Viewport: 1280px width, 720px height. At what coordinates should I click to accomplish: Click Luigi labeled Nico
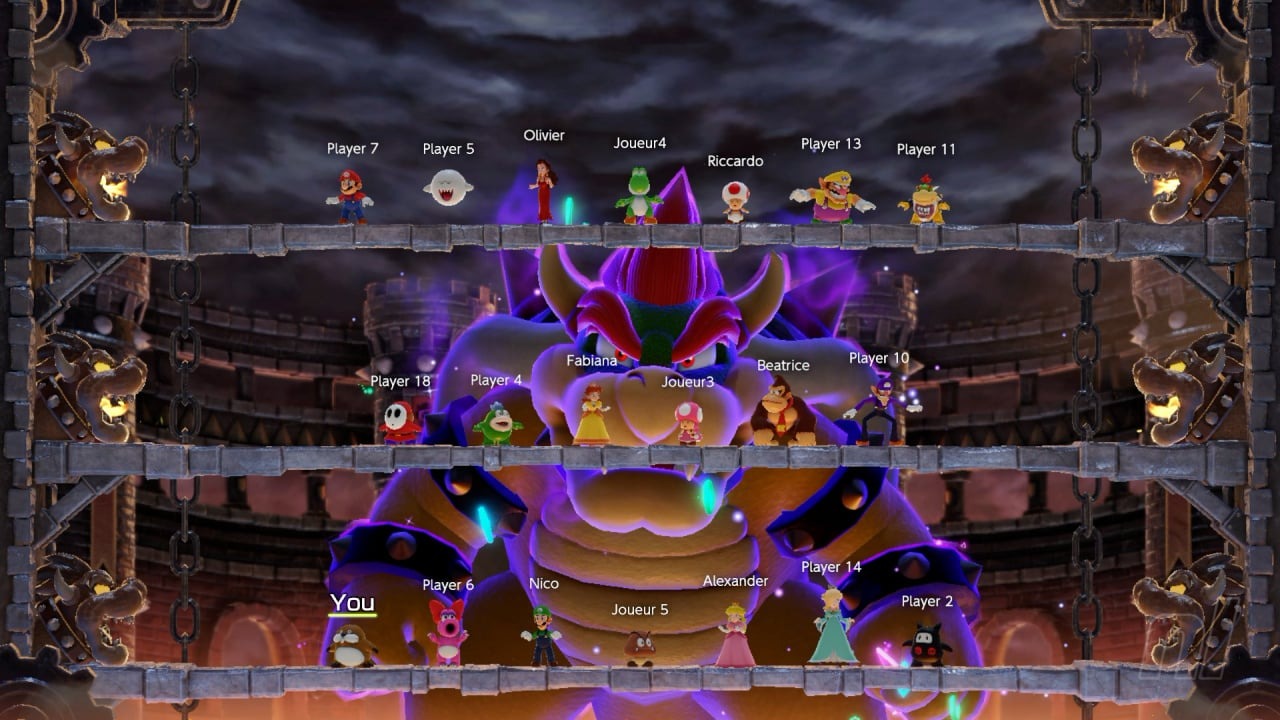click(x=538, y=640)
